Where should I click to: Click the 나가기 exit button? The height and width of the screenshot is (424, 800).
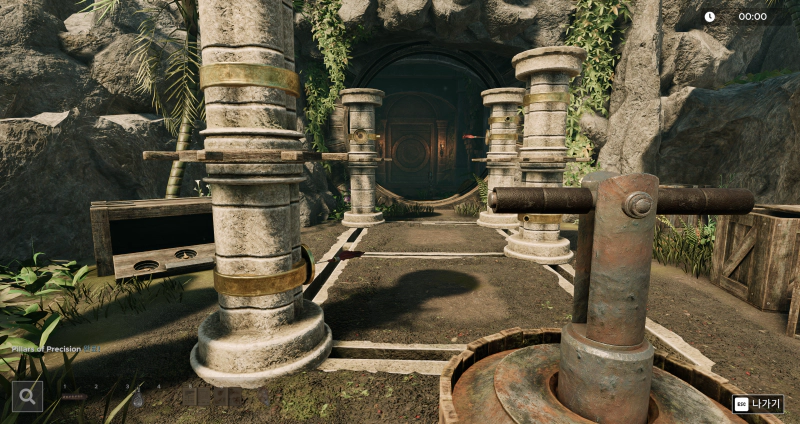(x=757, y=404)
